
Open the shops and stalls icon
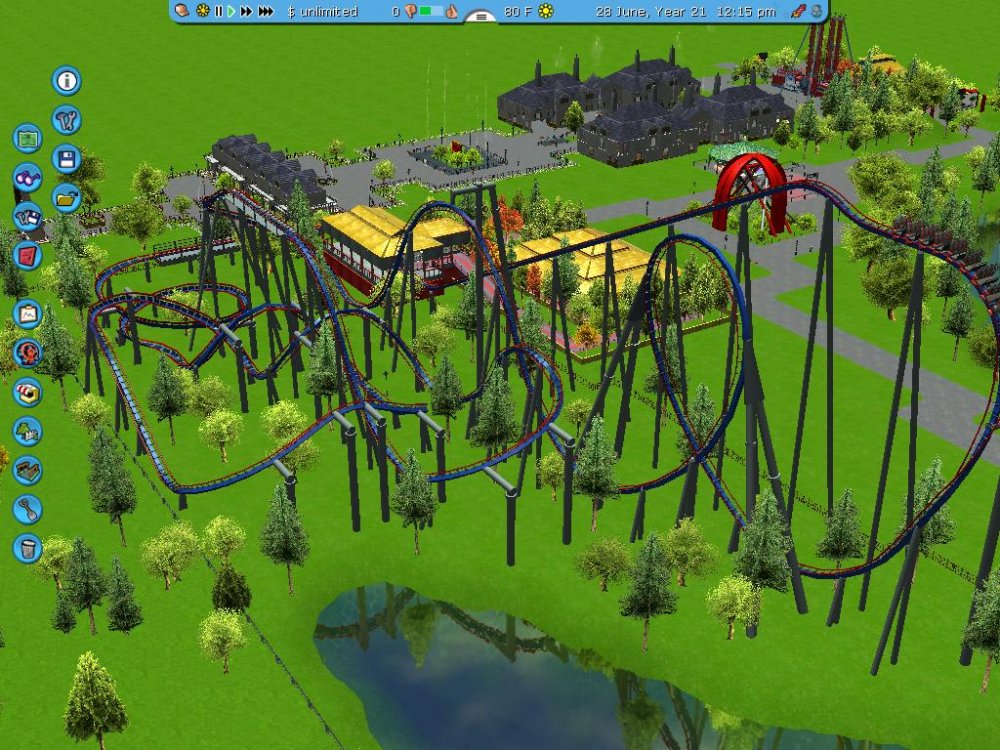[x=27, y=392]
